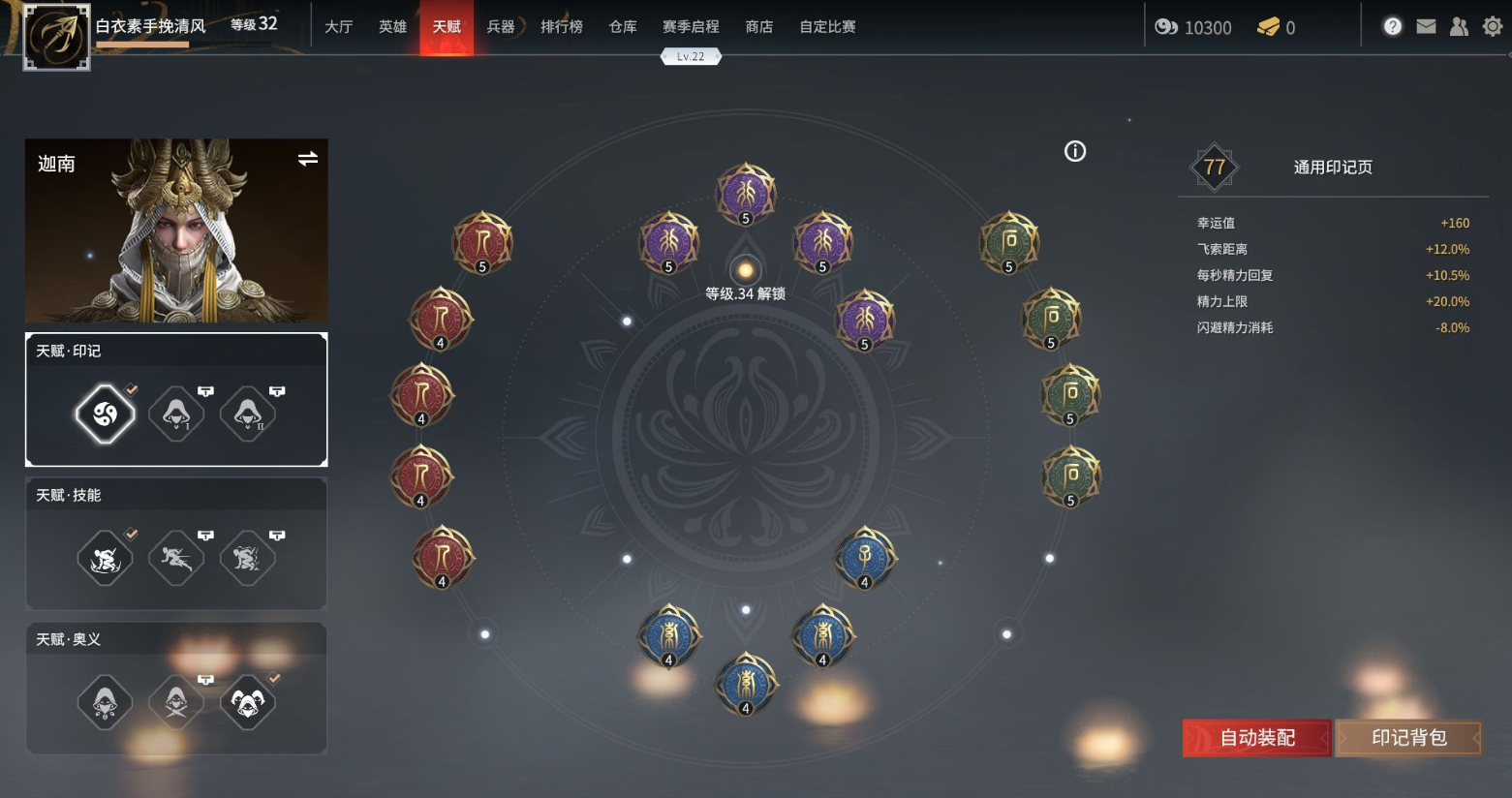The width and height of the screenshot is (1512, 798).
Task: Select the first skill icon in 天赋·技能 panel
Action: (105, 557)
